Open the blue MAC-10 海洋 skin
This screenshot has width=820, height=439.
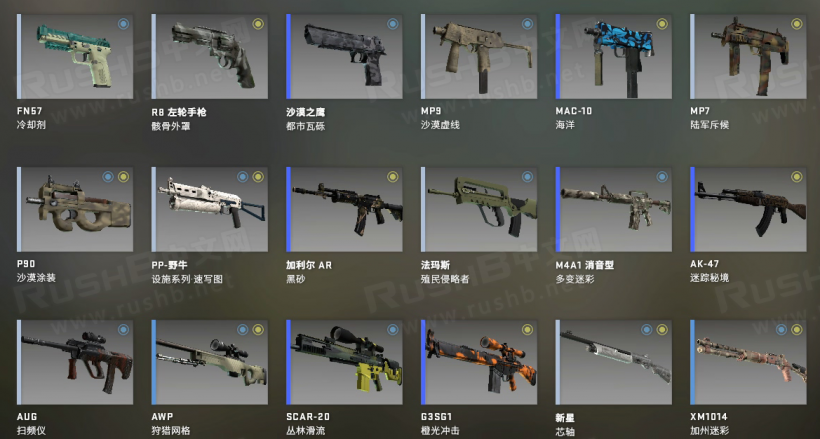[612, 56]
